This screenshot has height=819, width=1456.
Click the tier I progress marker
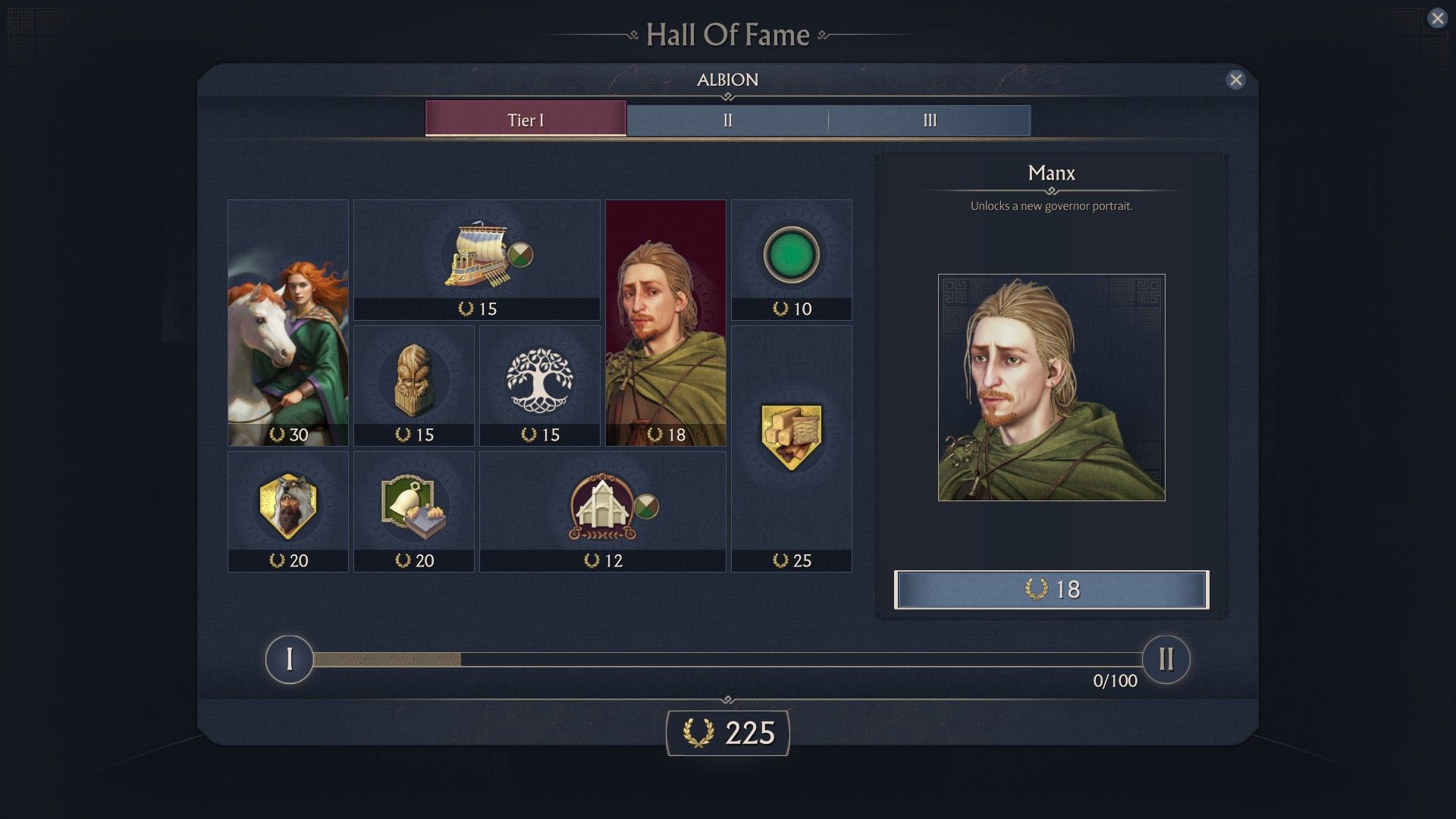pyautogui.click(x=289, y=659)
